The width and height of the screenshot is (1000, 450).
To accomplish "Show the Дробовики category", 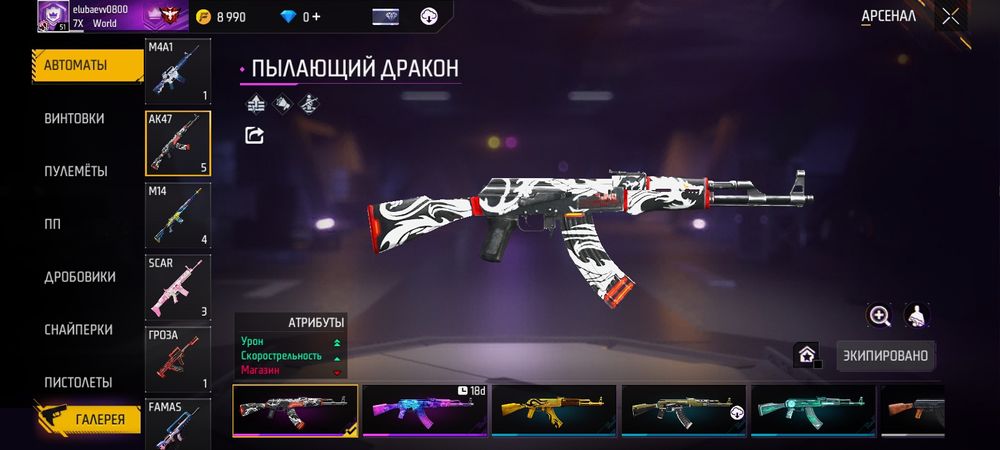I will pyautogui.click(x=80, y=277).
